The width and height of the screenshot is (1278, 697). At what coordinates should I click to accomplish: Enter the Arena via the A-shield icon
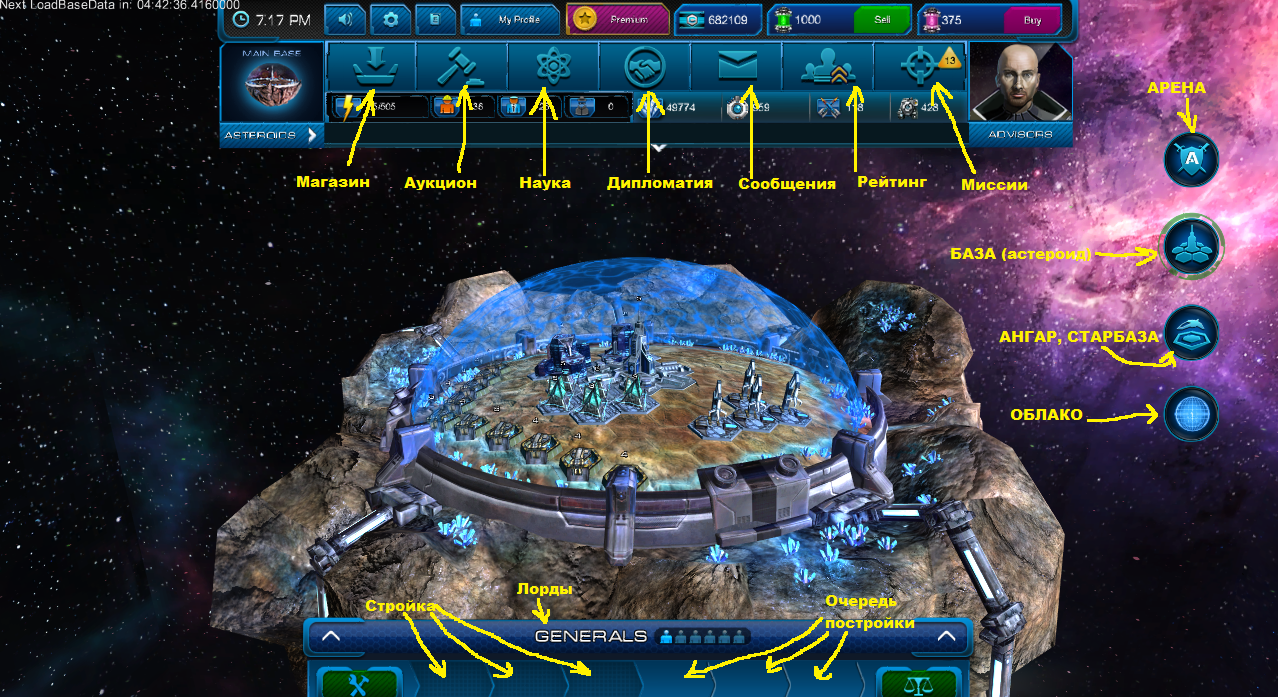point(1191,160)
